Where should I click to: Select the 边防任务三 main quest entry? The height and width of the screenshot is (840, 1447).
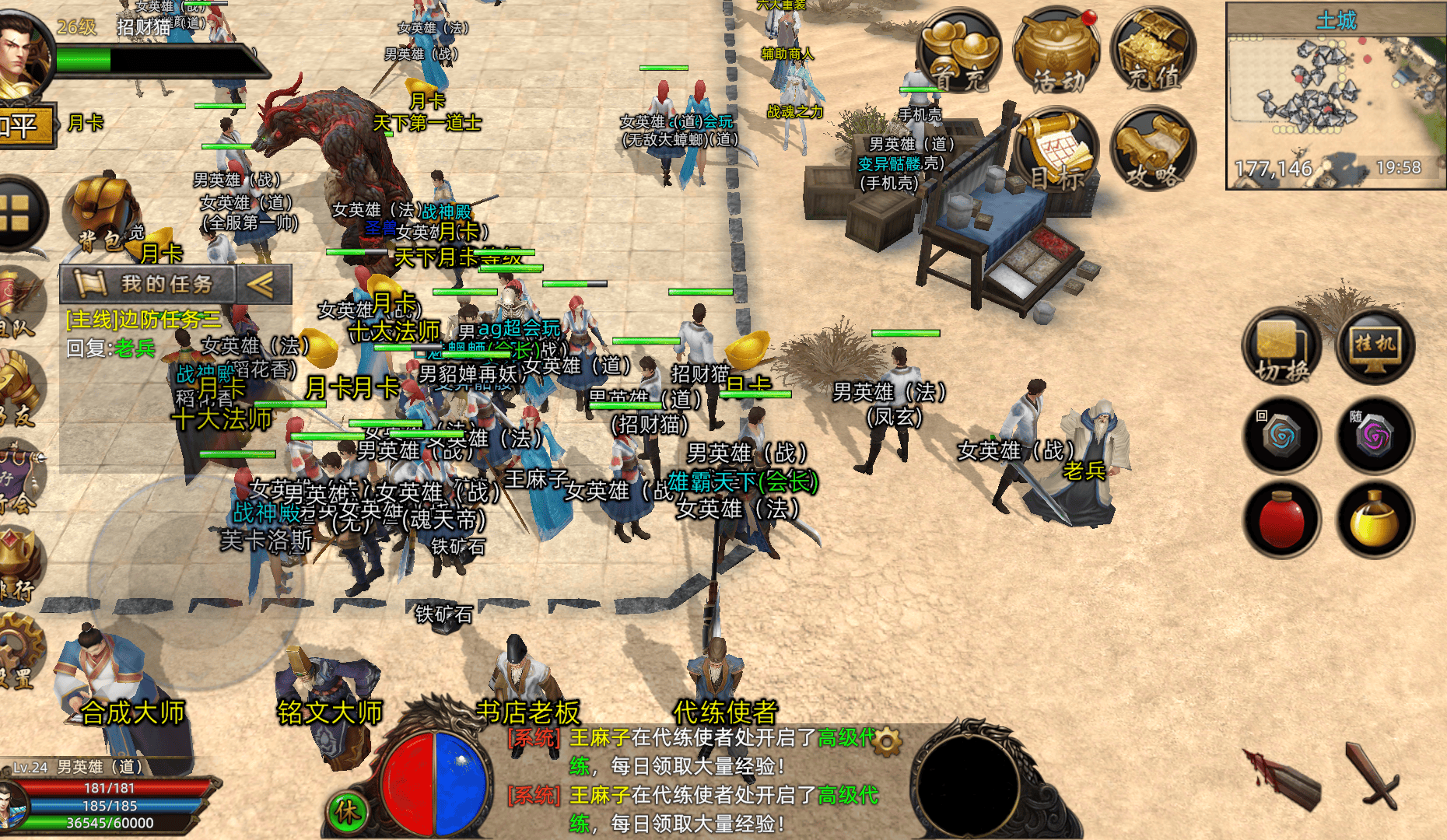[144, 320]
